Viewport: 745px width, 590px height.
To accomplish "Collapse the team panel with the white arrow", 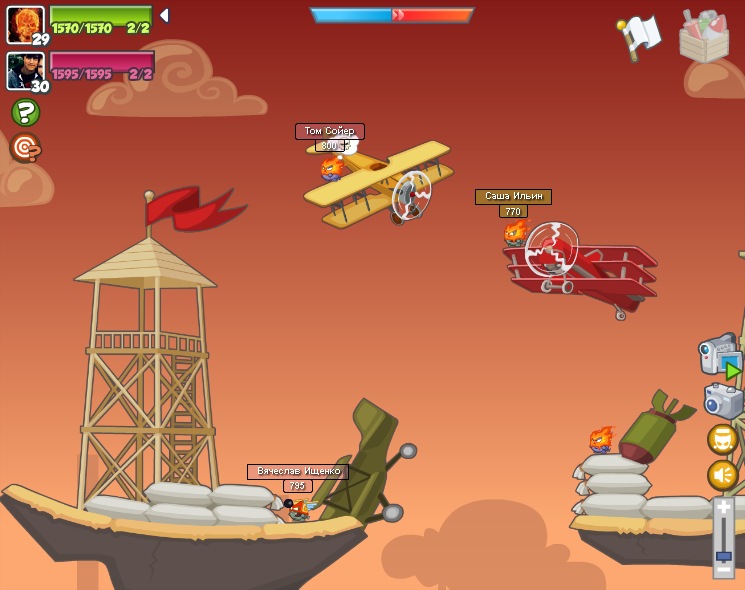I will (164, 16).
